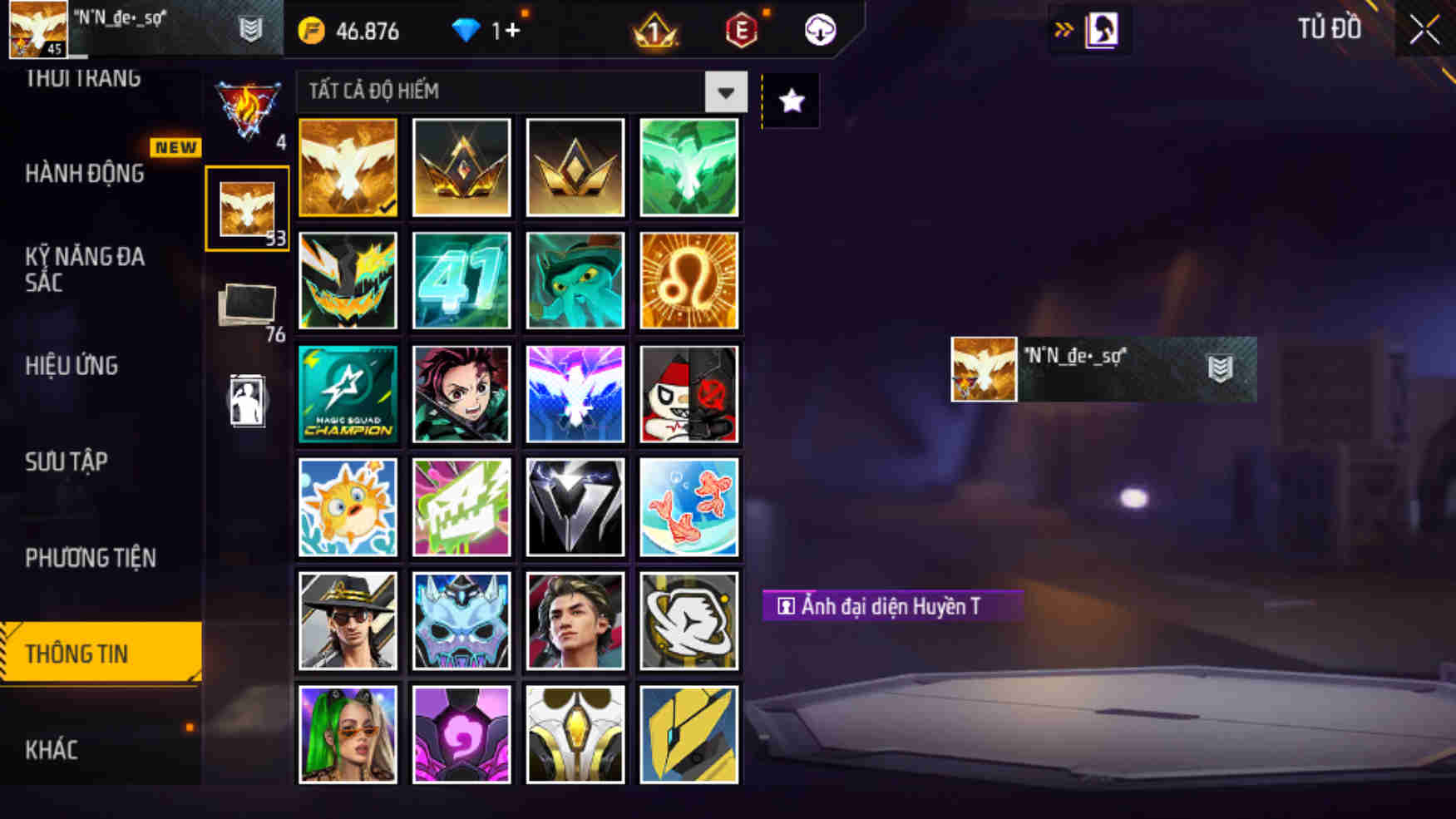This screenshot has width=1456, height=819.
Task: Select the green-haired girl avatar thumbnail
Action: click(348, 732)
